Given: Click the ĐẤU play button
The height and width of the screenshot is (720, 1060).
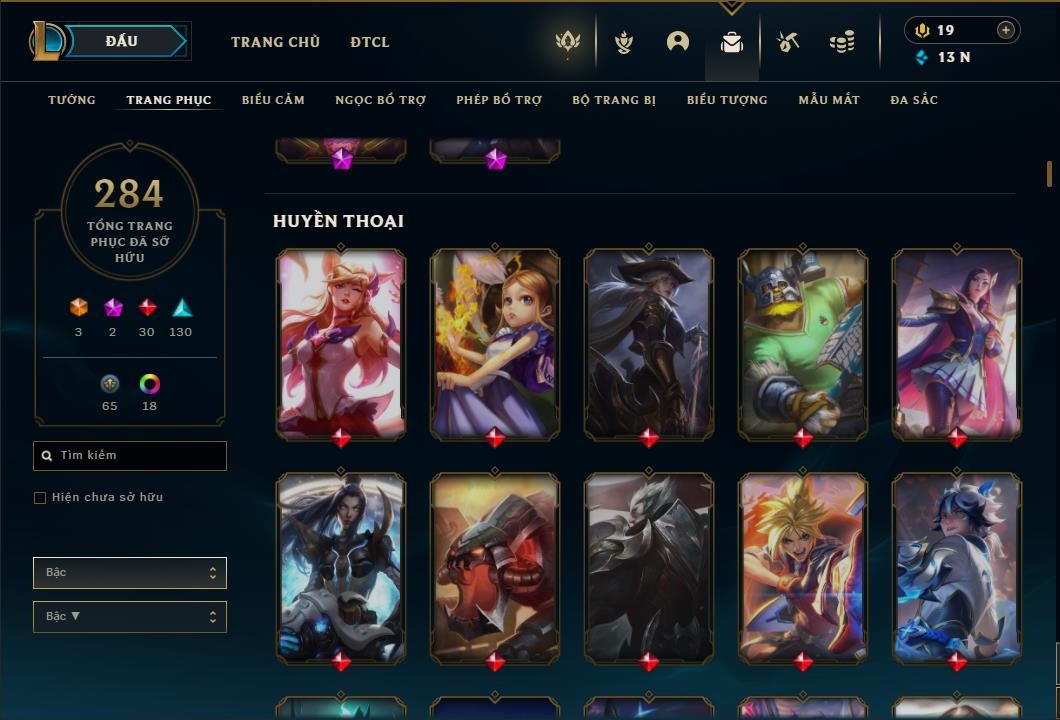Looking at the screenshot, I should (x=121, y=41).
